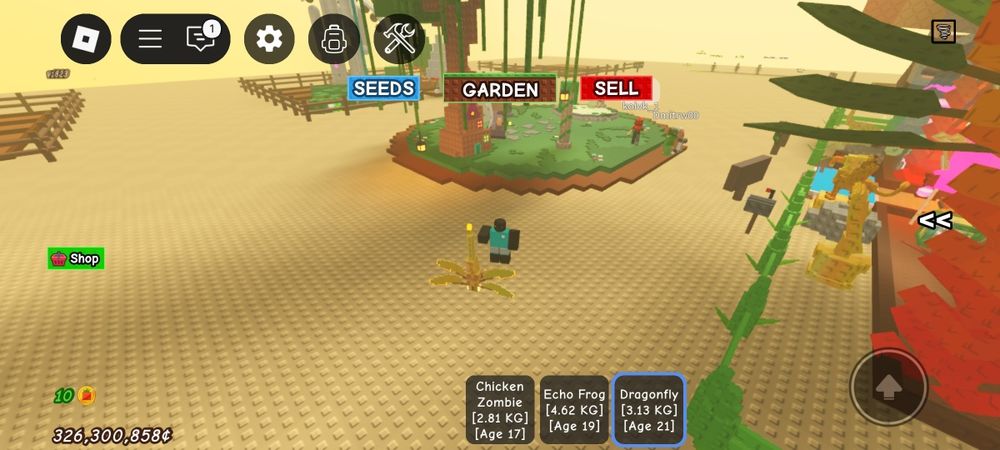Select the Chicken Zombie hotbar slot

(500, 409)
